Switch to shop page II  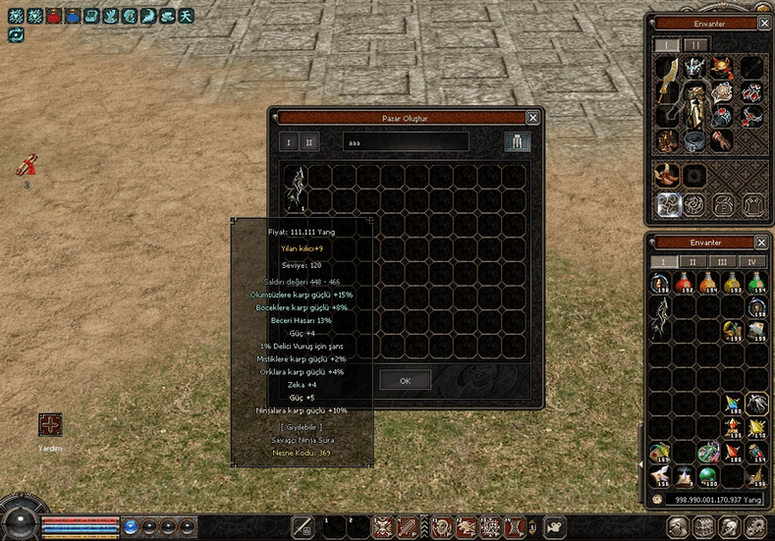point(310,142)
